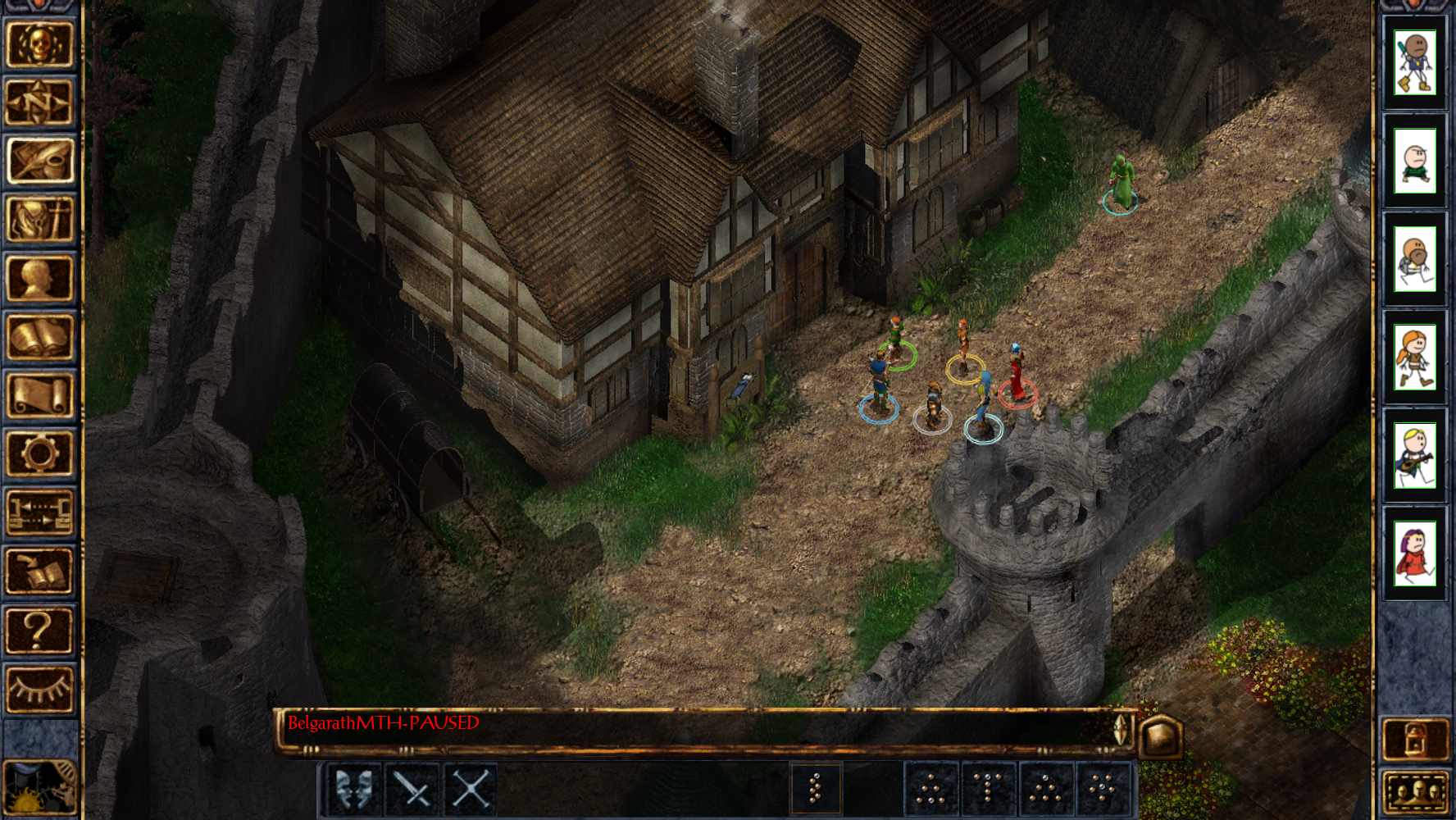Viewport: 1456px width, 820px height.
Task: Quick save with the book icon
Action: tap(39, 572)
